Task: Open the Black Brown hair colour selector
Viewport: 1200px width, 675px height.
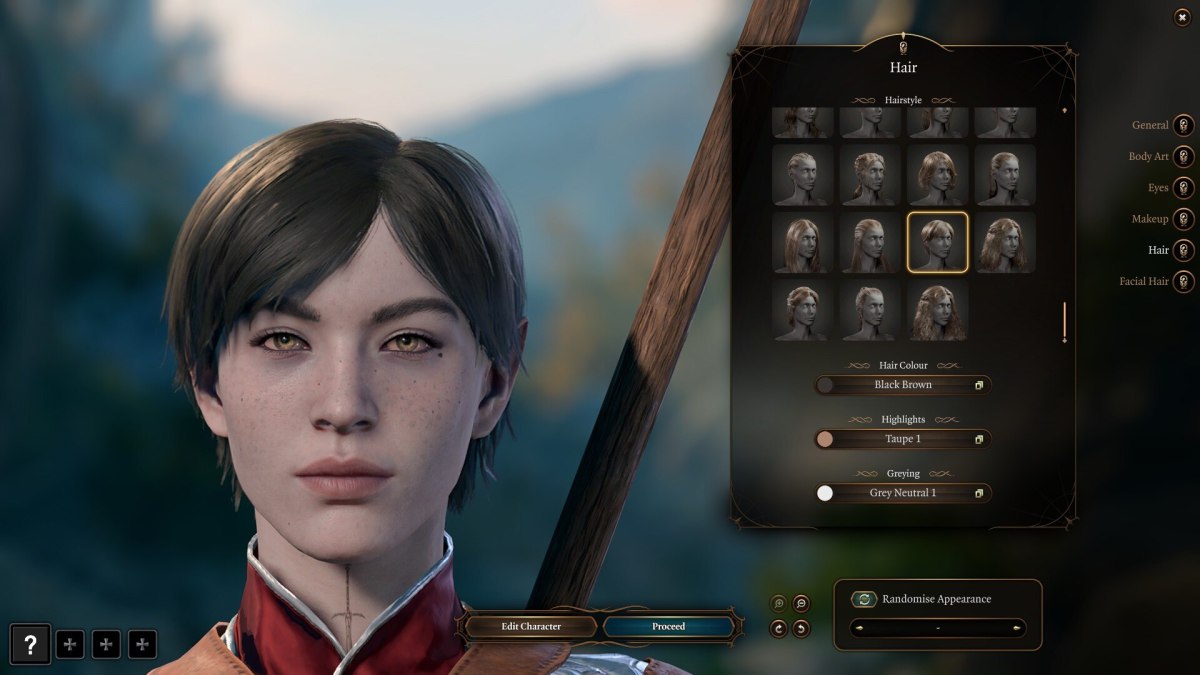Action: pos(902,385)
